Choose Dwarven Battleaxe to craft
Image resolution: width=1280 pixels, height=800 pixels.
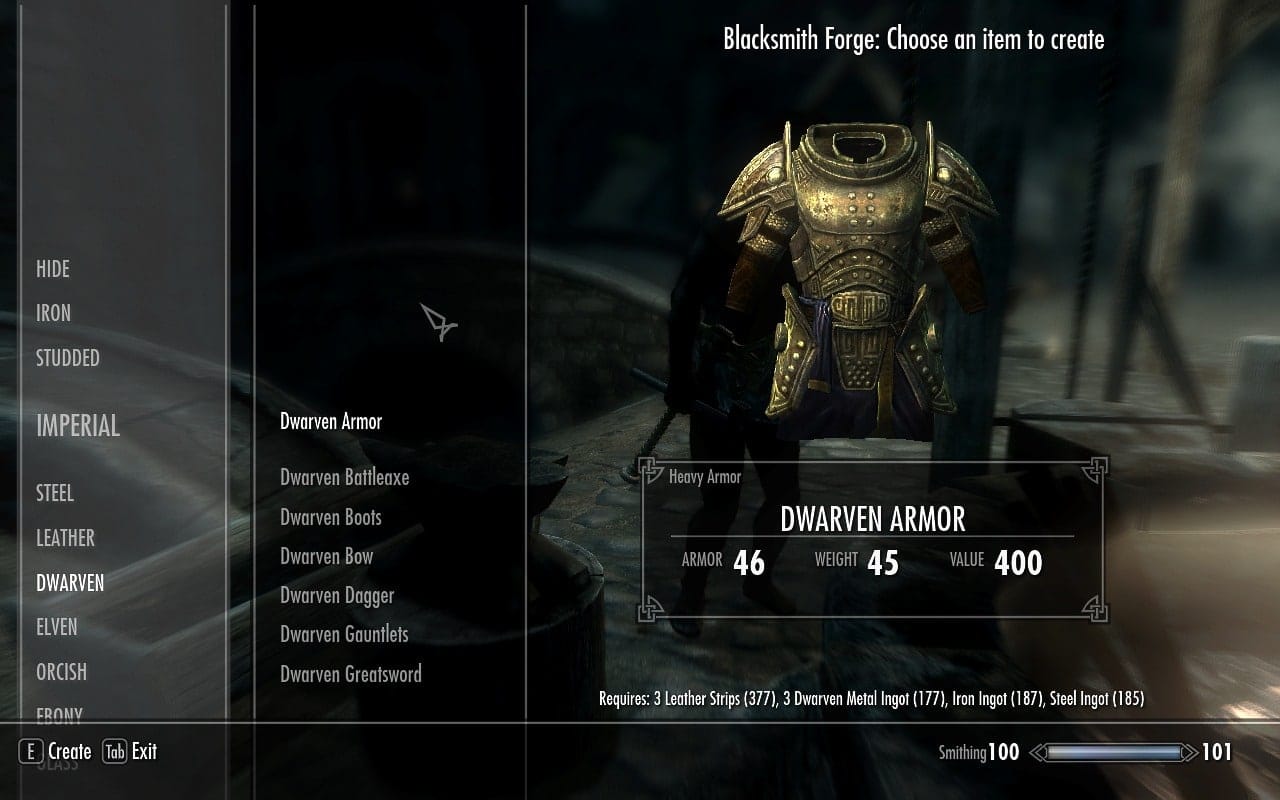coord(344,478)
